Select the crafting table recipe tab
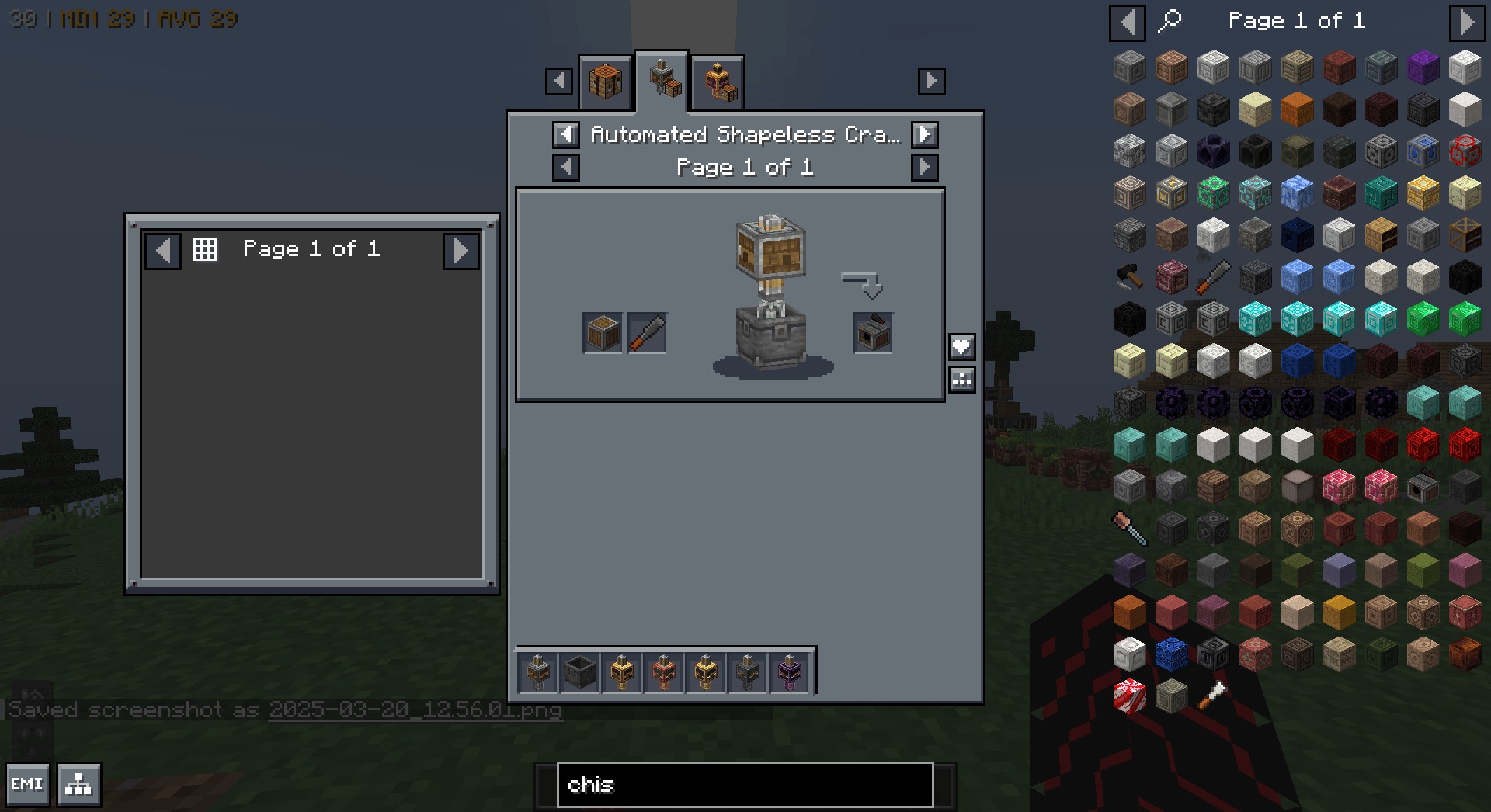This screenshot has width=1491, height=812. (x=606, y=81)
